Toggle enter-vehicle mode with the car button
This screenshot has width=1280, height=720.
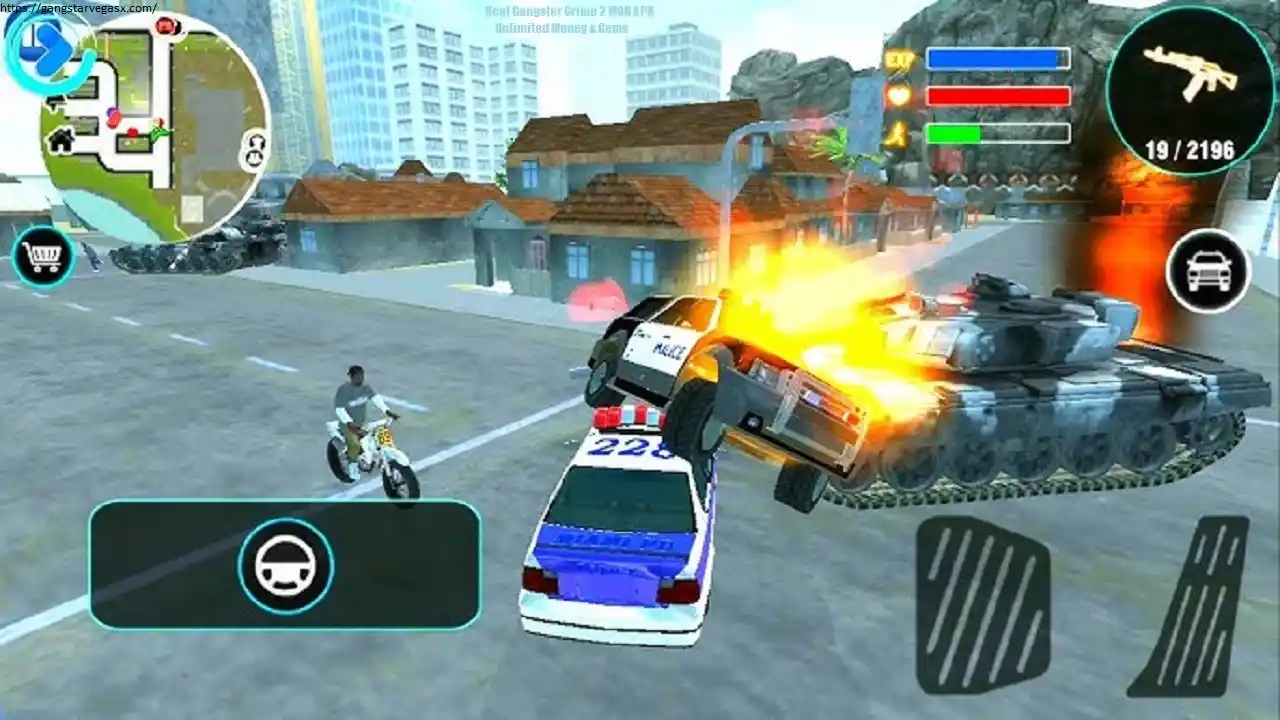click(x=1208, y=267)
